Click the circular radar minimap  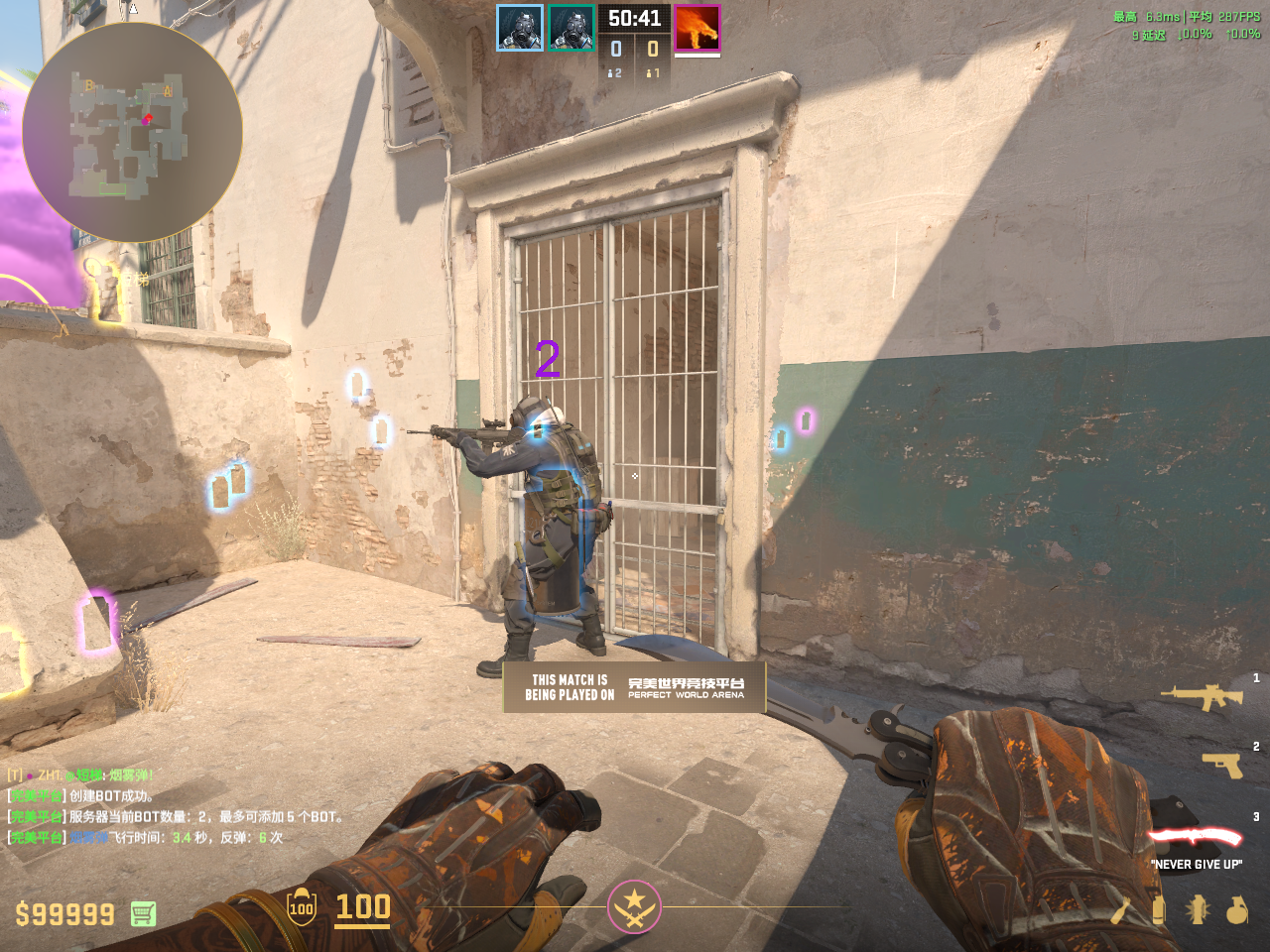click(132, 133)
